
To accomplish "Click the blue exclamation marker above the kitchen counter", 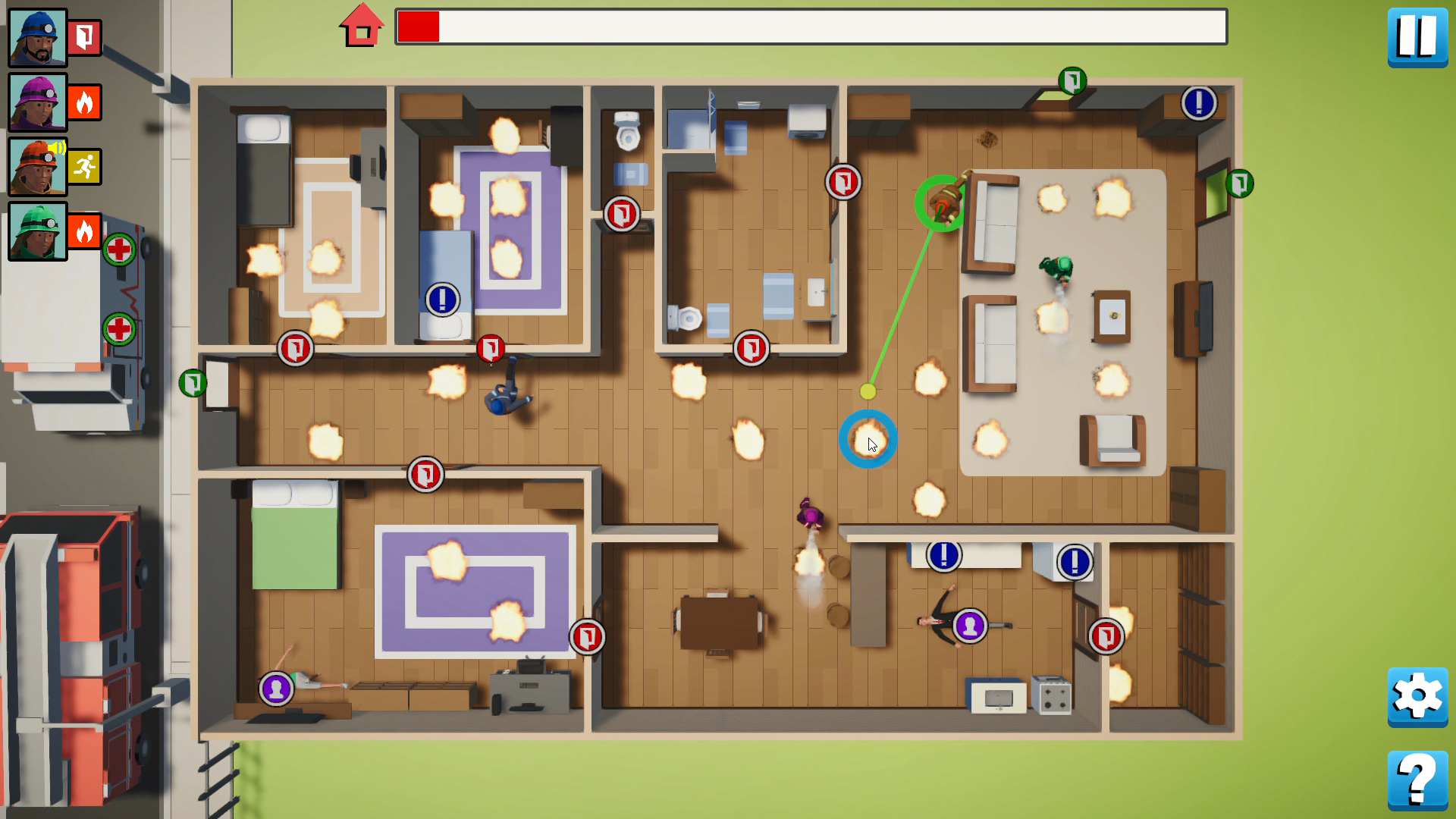I will click(x=943, y=555).
